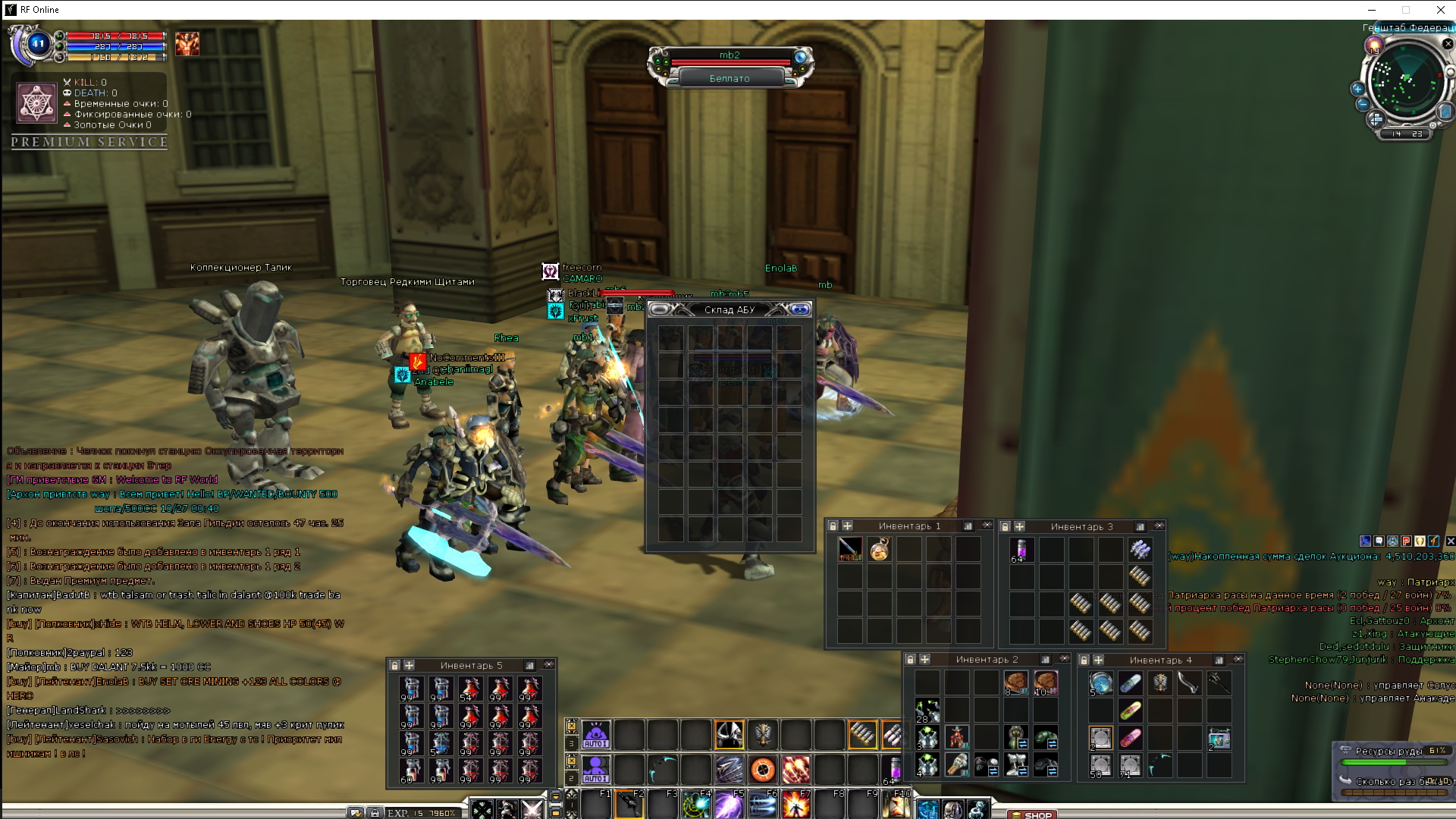The image size is (1456, 819).
Task: Click the Premium Service banner
Action: pyautogui.click(x=89, y=142)
